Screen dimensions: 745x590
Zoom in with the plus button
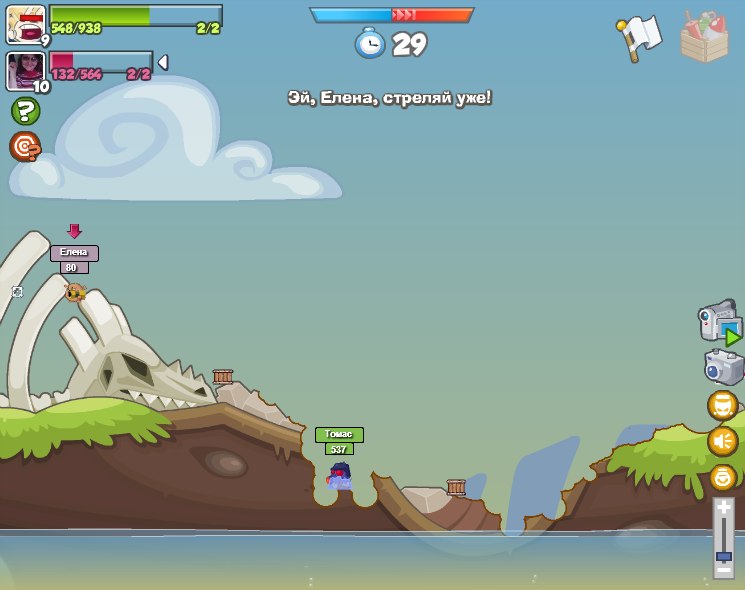click(x=723, y=509)
